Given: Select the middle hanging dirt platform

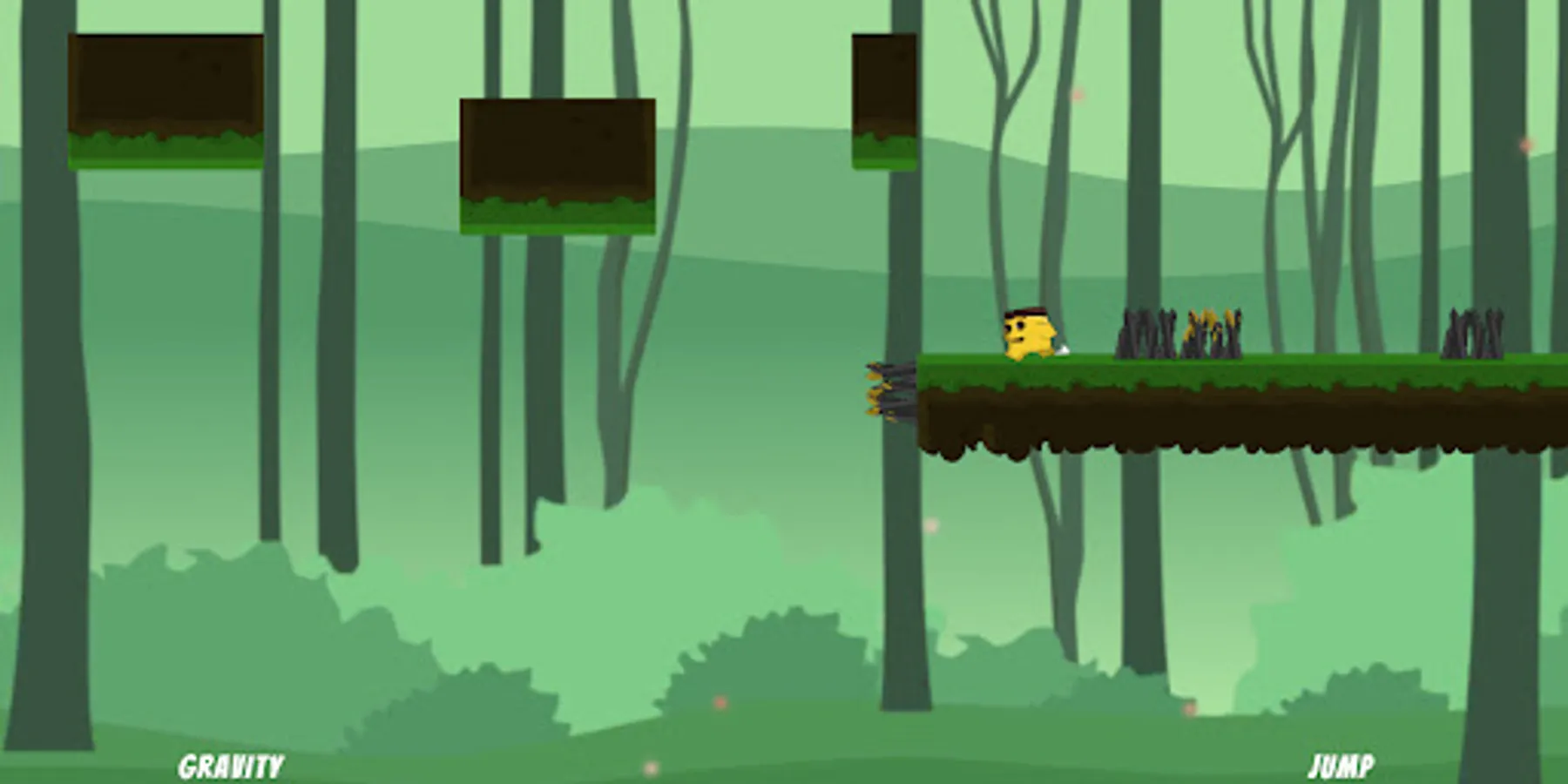Looking at the screenshot, I should point(558,166).
